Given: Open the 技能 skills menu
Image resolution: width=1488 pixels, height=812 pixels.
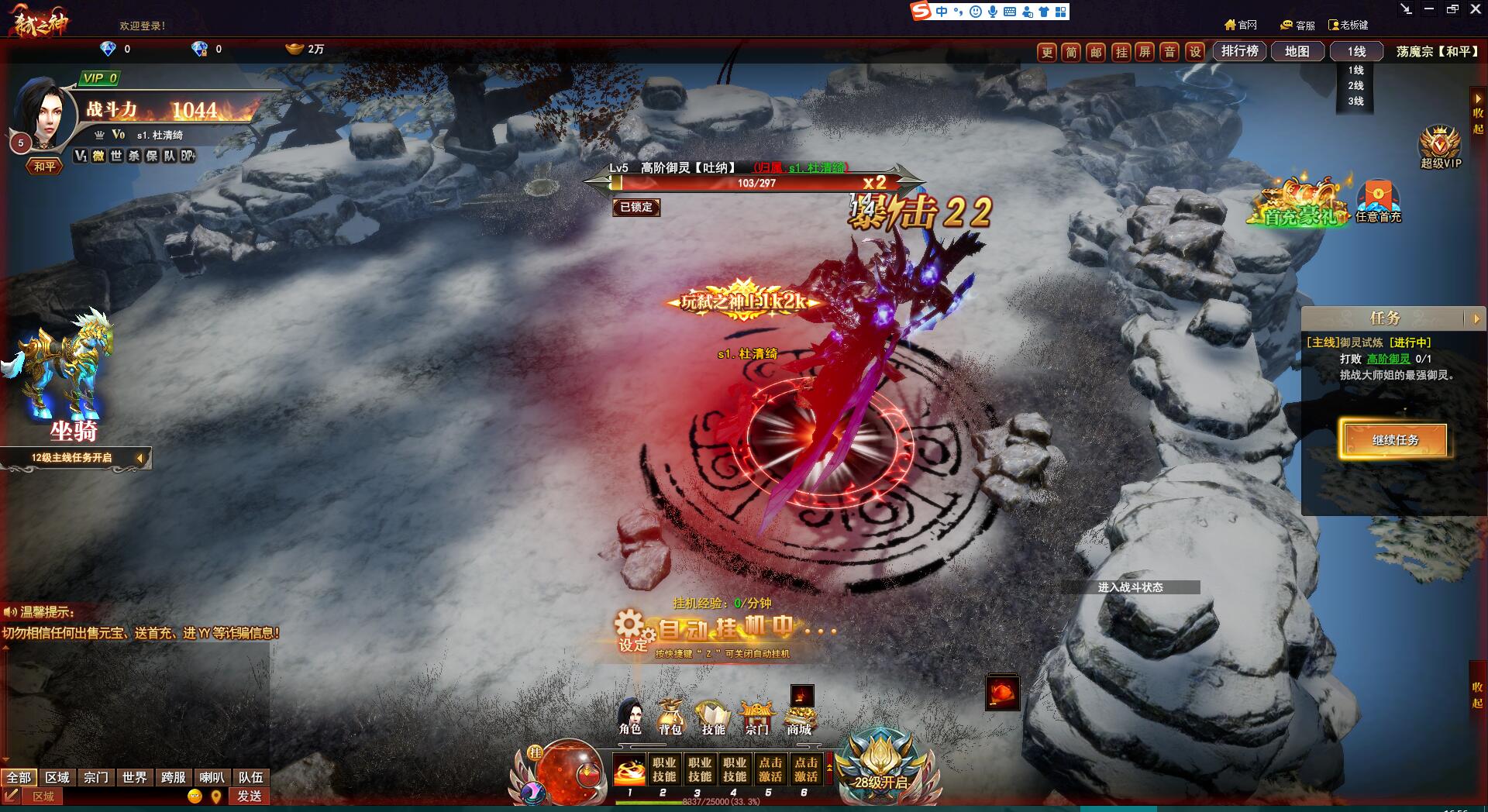Looking at the screenshot, I should click(713, 717).
